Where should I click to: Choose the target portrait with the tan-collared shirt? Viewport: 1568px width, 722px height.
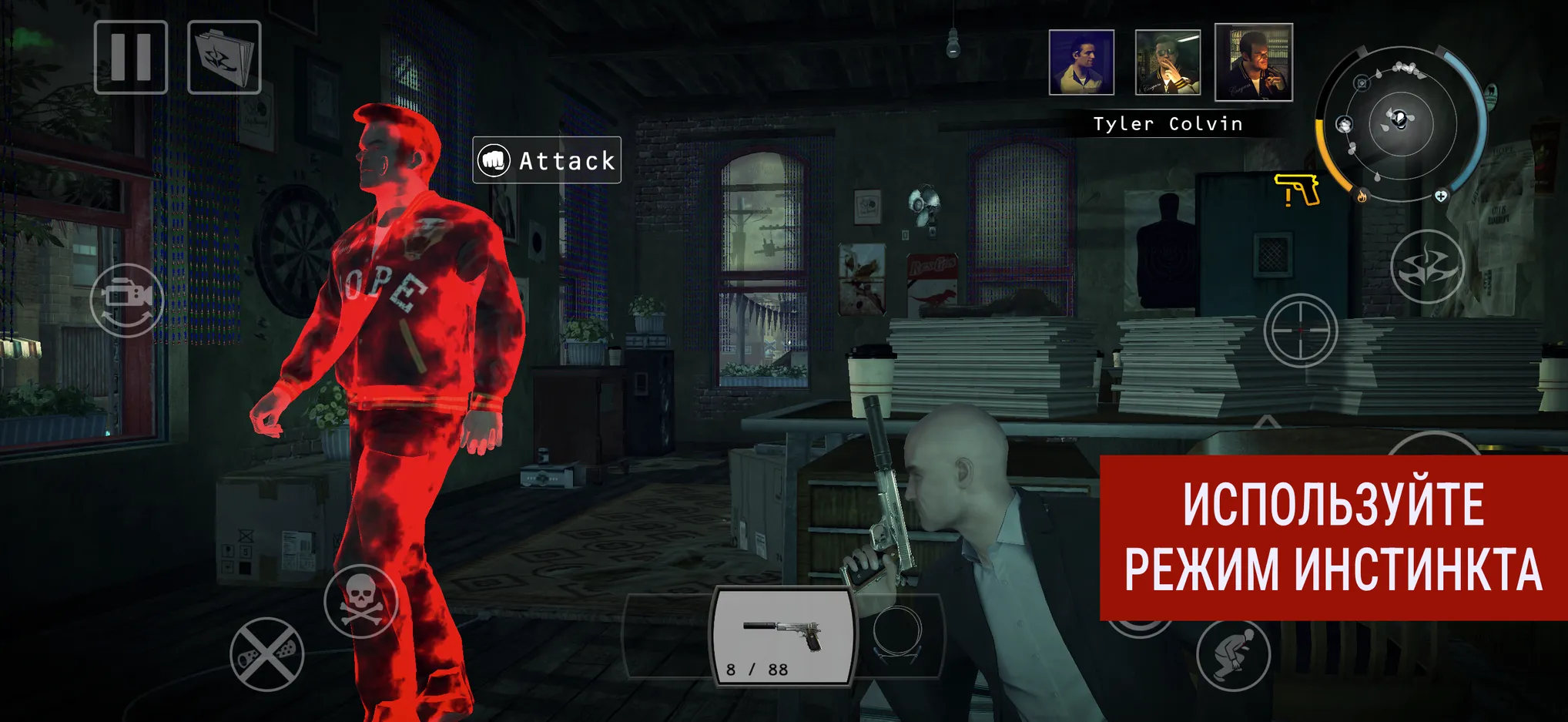(1081, 62)
